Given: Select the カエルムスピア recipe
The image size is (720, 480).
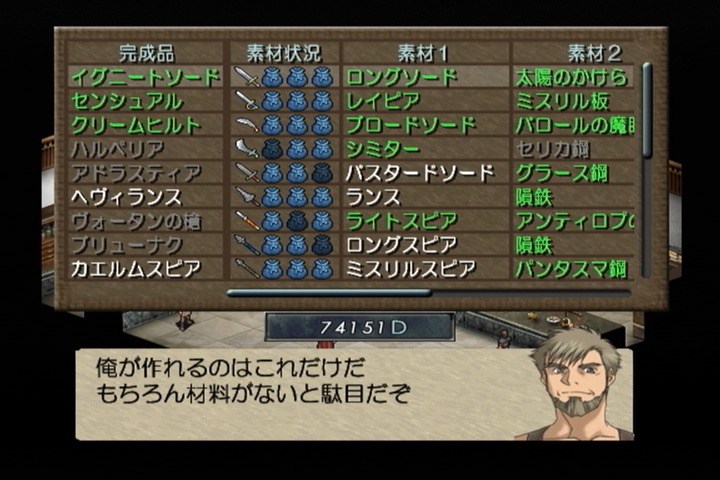Looking at the screenshot, I should (134, 269).
